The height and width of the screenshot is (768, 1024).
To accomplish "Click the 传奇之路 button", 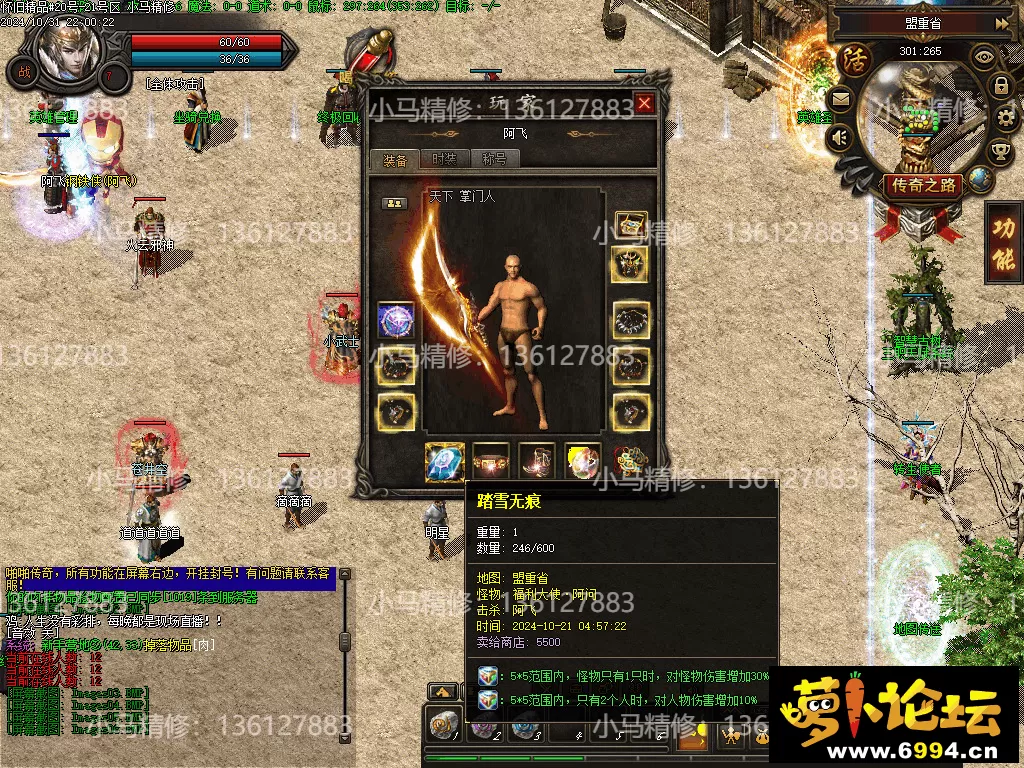I will pos(922,185).
